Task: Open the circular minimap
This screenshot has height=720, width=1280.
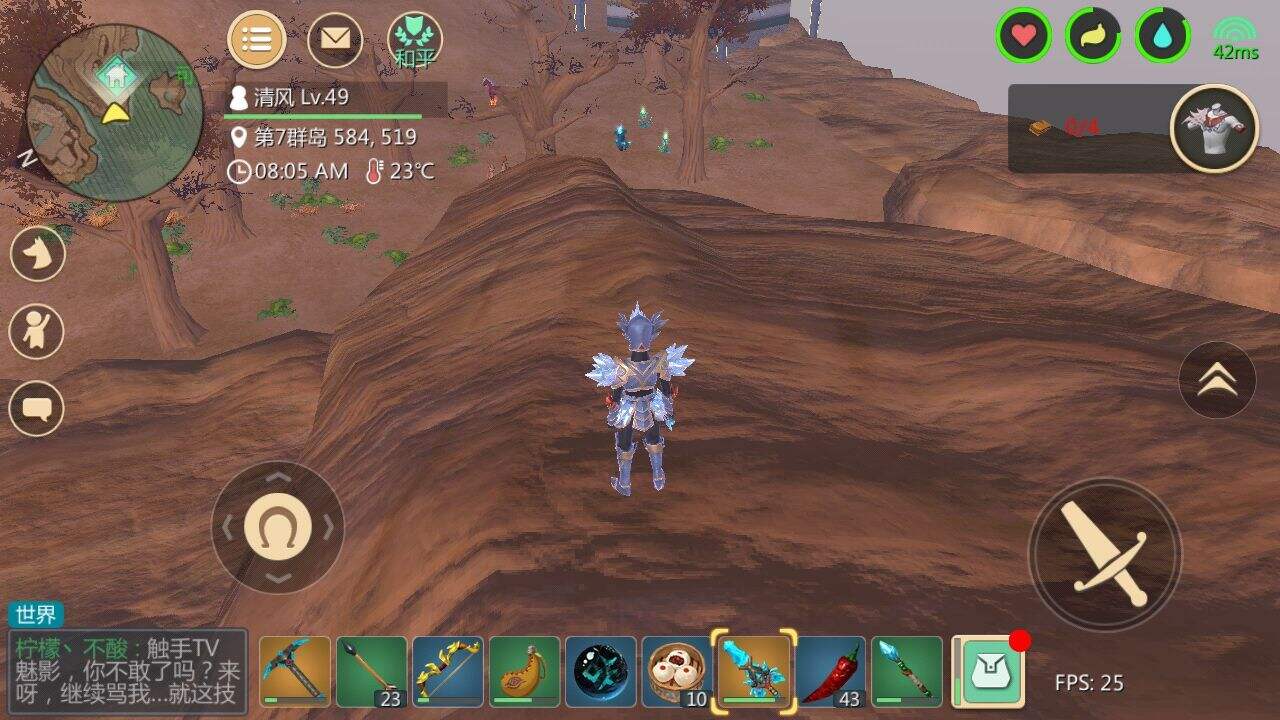Action: pos(100,113)
